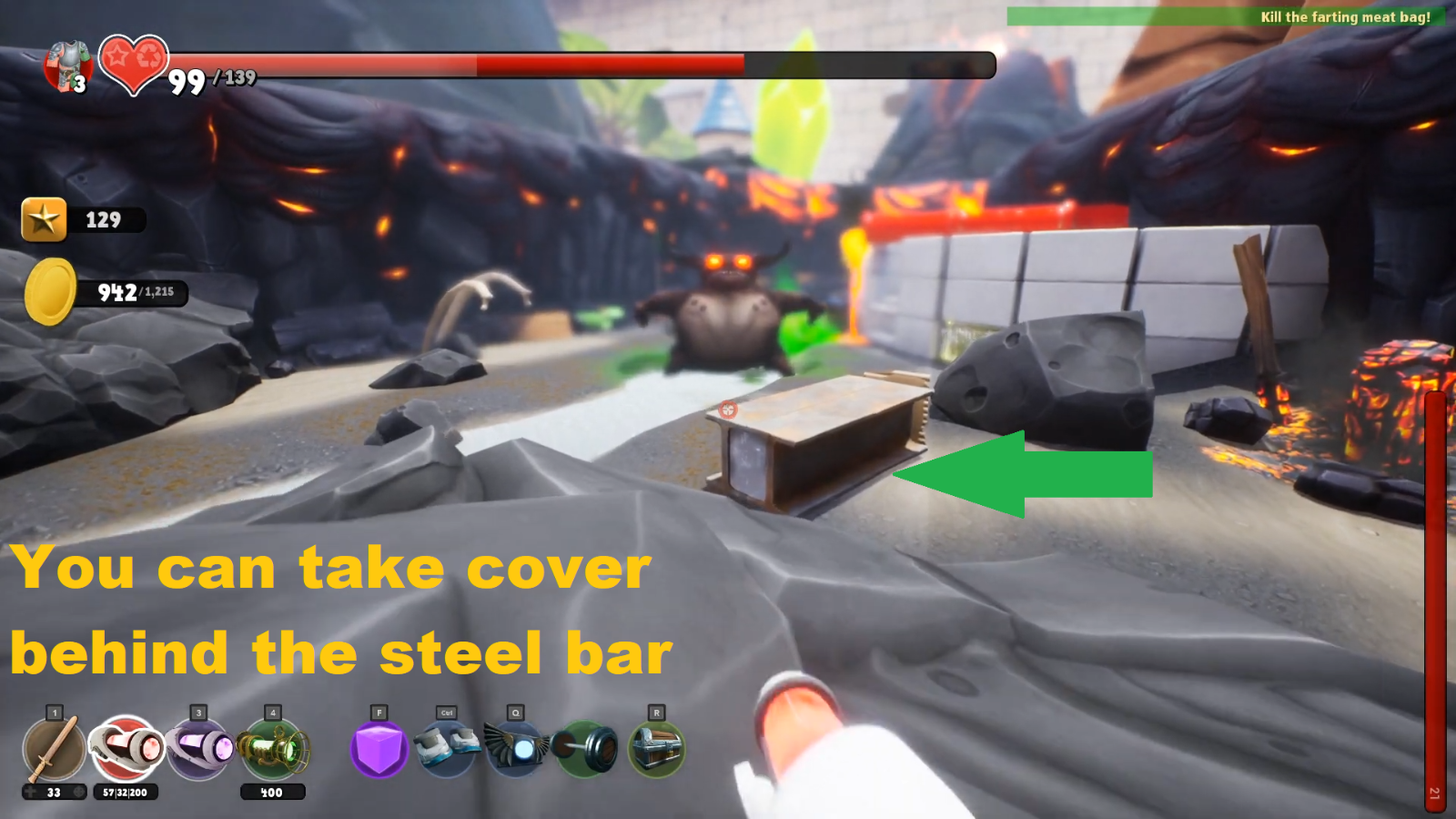This screenshot has width=1456, height=819.
Task: Click the cost label showing 400 under slot 4
Action: coord(272,793)
